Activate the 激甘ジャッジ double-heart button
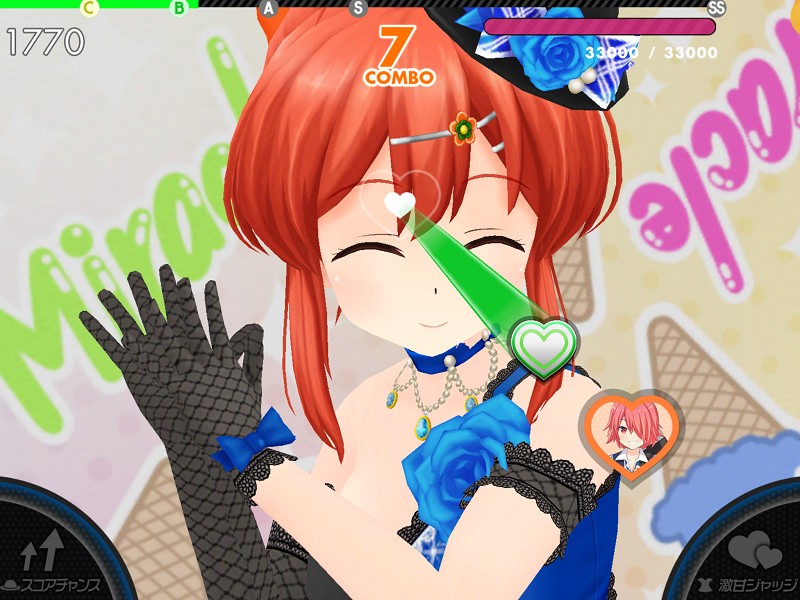This screenshot has width=800, height=600. tap(752, 556)
